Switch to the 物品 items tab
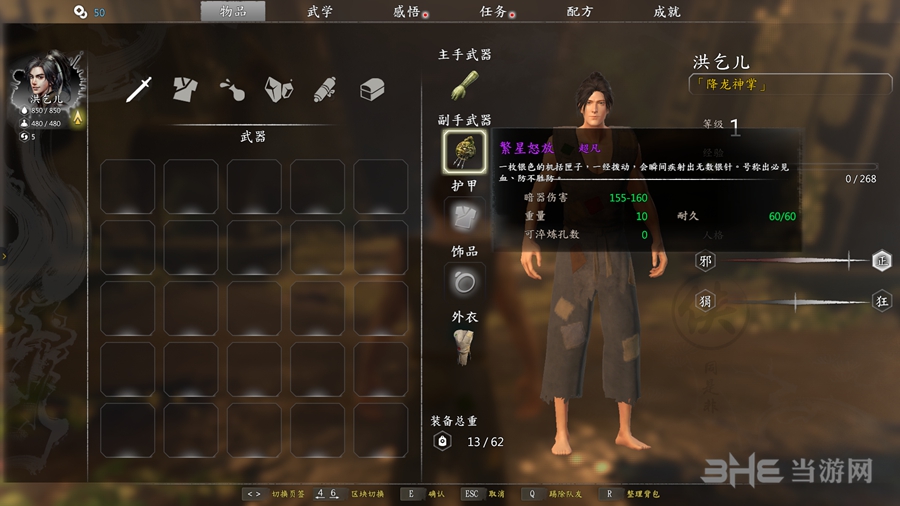 pos(232,12)
